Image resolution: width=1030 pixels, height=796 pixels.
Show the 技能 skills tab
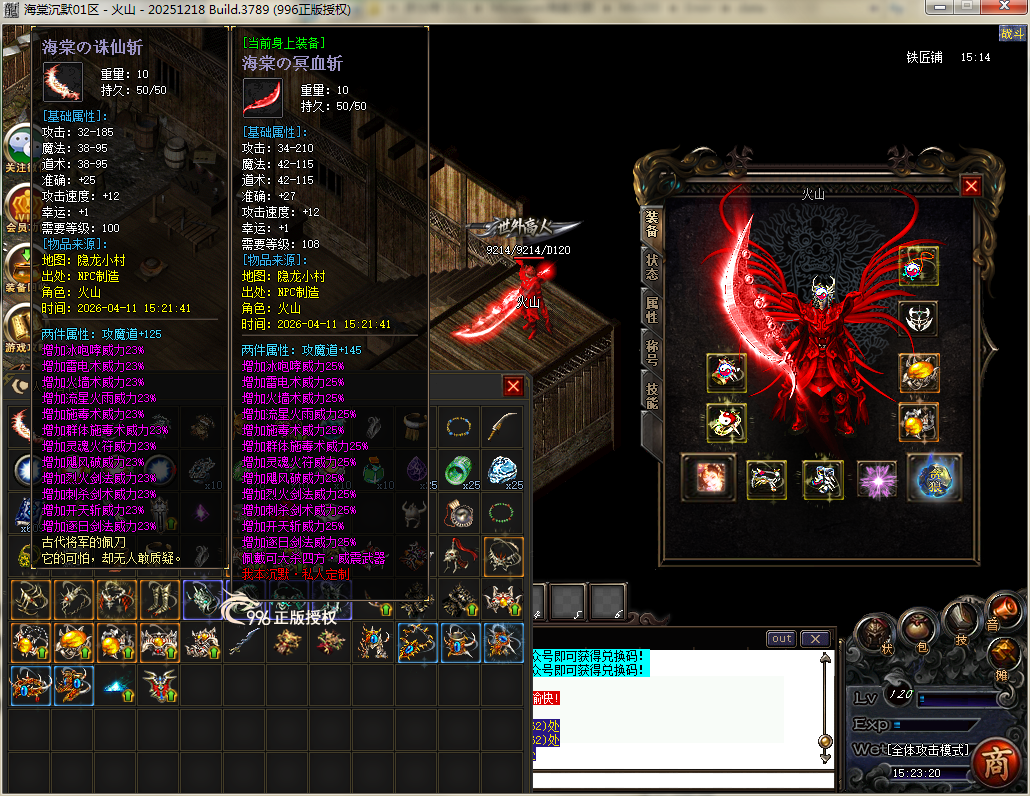(x=652, y=395)
